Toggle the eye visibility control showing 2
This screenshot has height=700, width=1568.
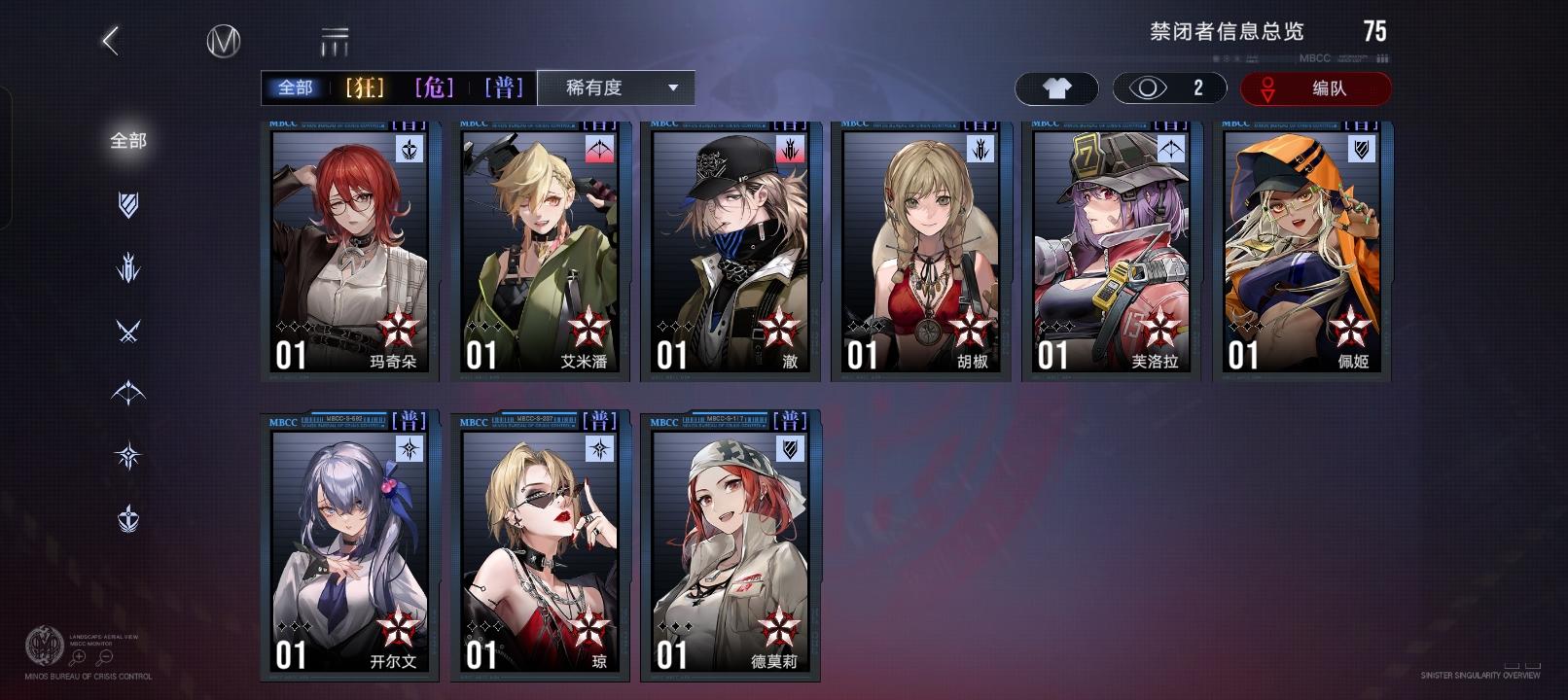pos(1168,88)
